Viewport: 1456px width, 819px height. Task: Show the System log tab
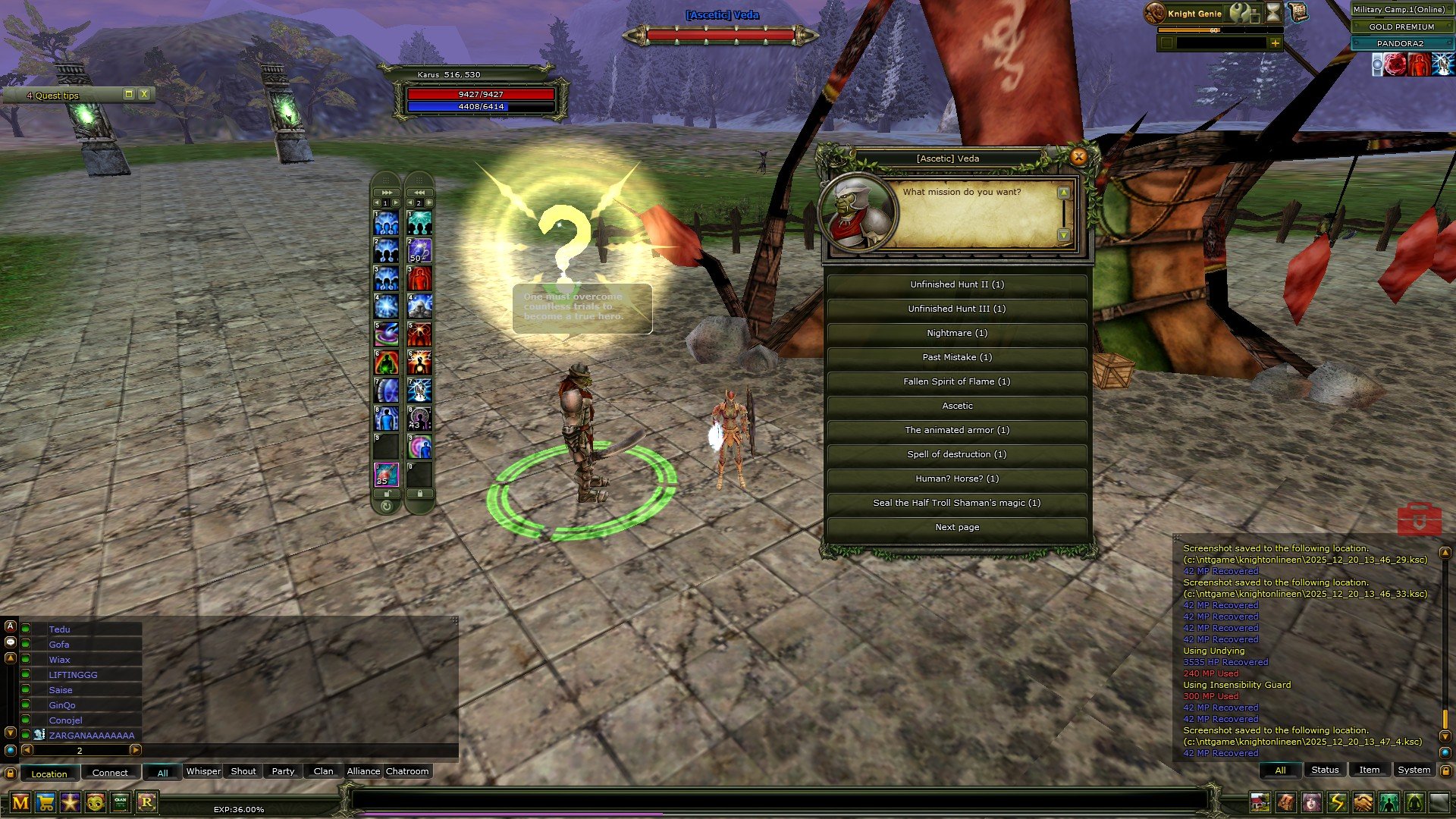point(1414,770)
